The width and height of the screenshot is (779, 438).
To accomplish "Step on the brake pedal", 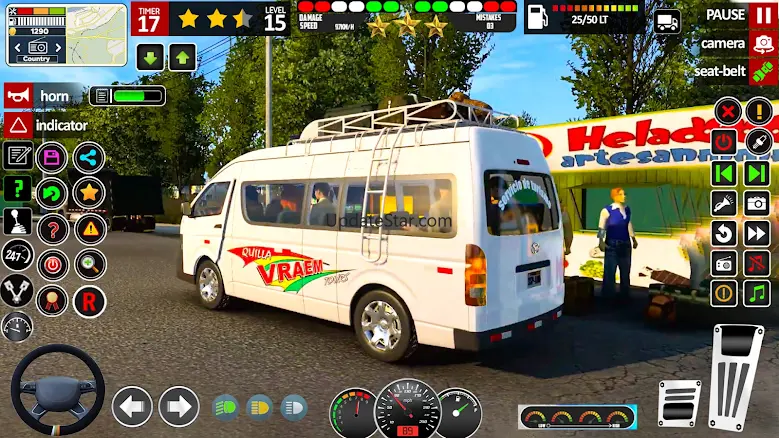I will click(x=680, y=402).
